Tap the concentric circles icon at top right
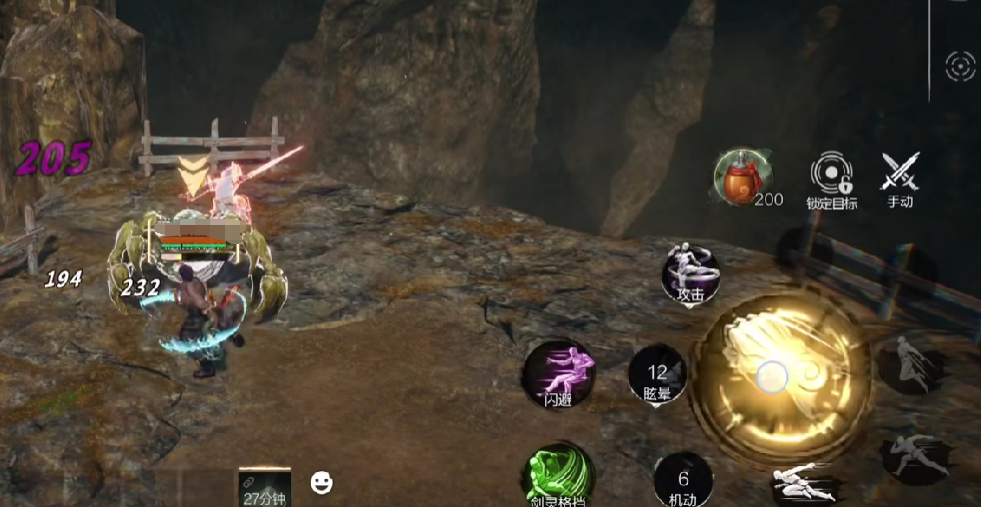981x507 pixels. tap(960, 67)
